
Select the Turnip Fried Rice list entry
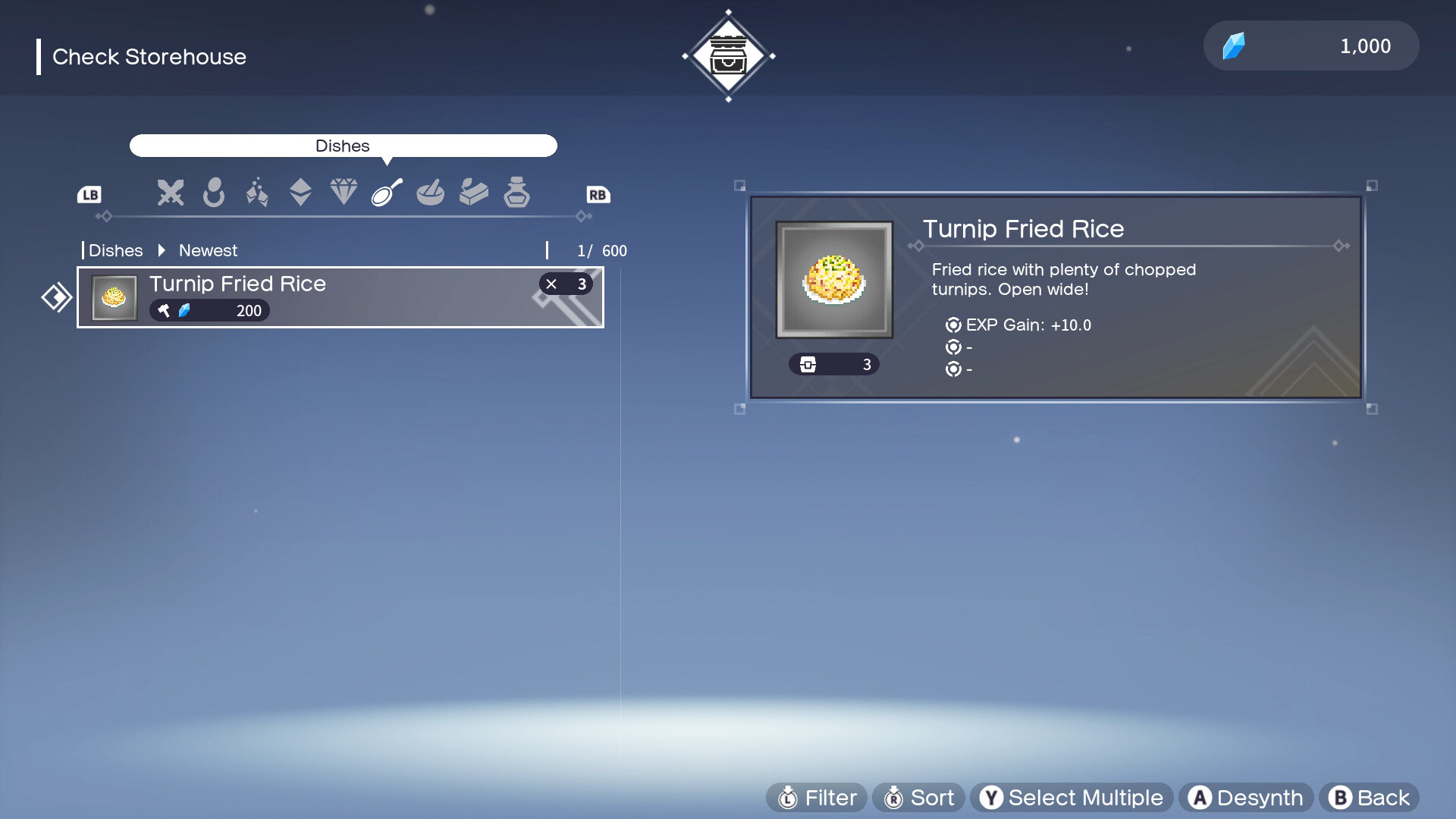click(340, 297)
